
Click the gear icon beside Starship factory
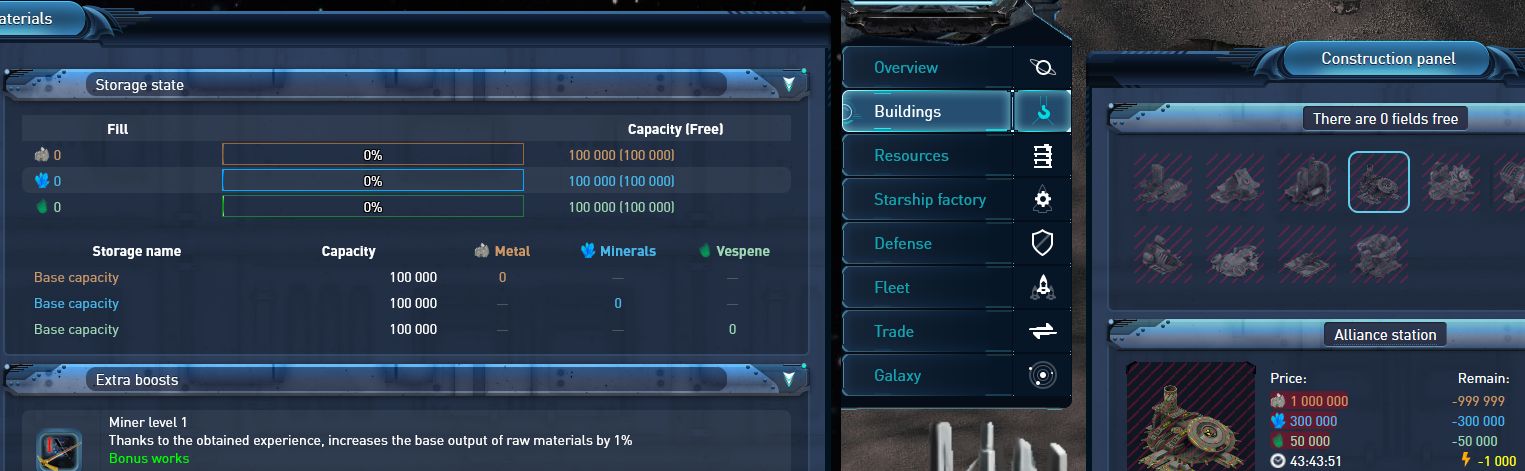tap(1043, 200)
